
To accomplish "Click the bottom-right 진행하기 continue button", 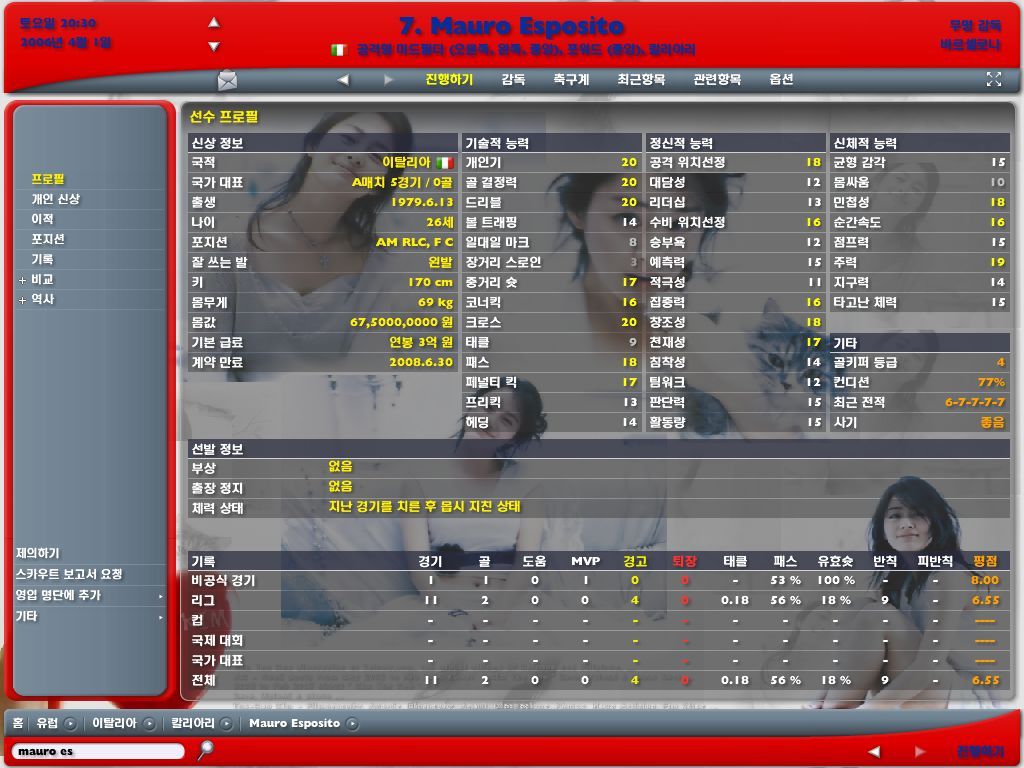I will pos(980,751).
